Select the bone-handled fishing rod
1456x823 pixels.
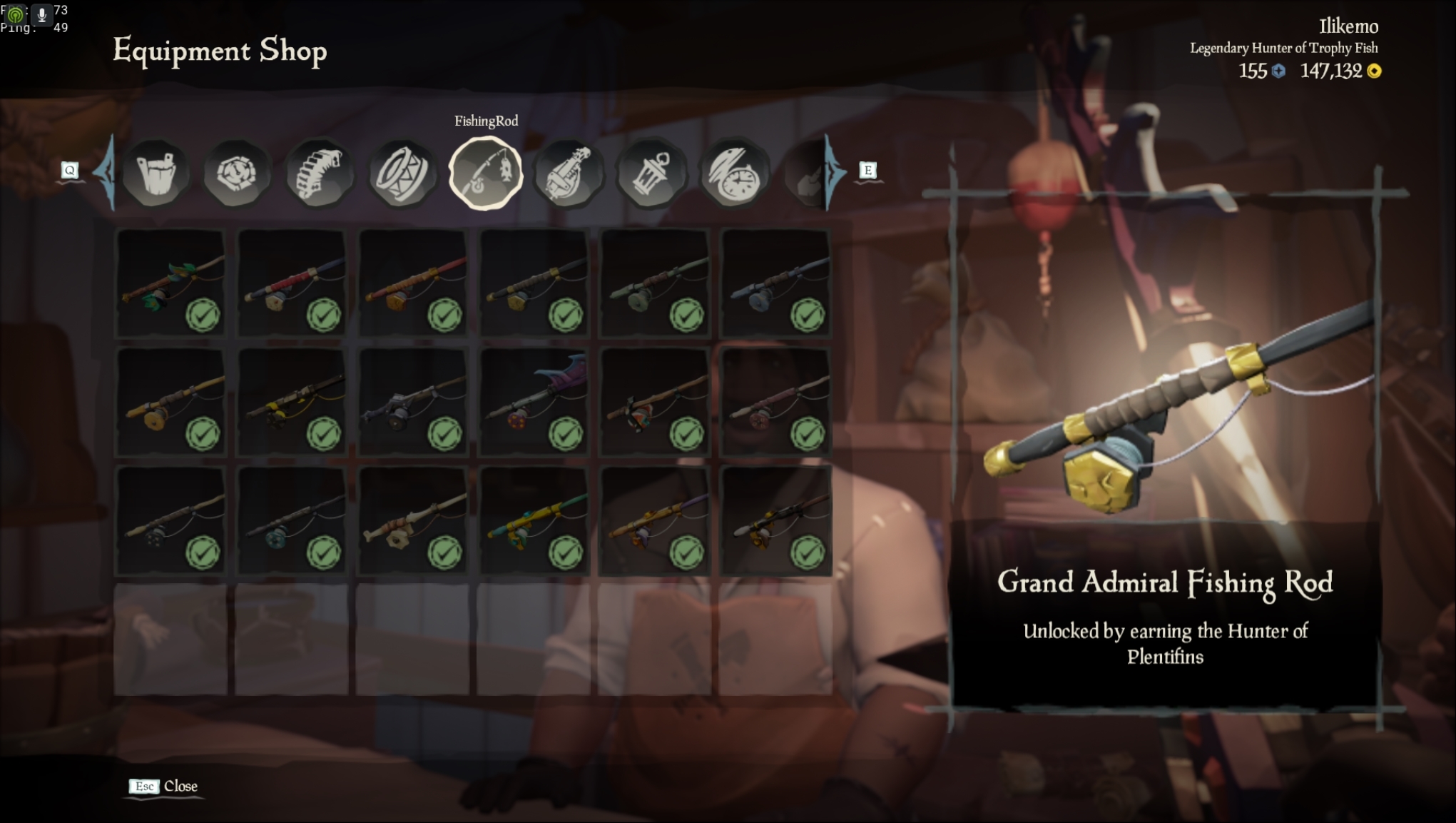[x=413, y=521]
